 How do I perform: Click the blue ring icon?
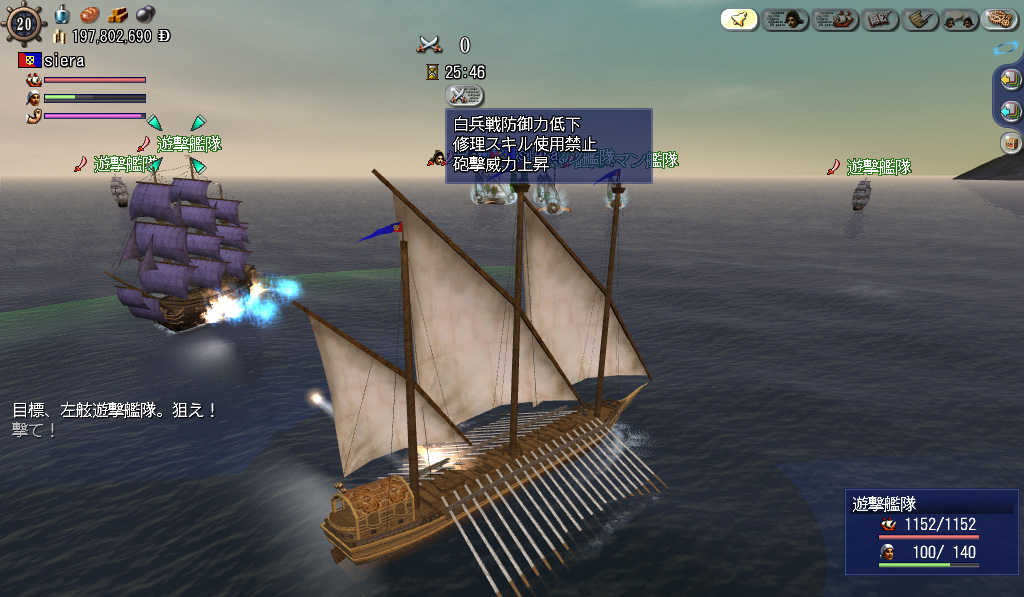tap(1004, 47)
